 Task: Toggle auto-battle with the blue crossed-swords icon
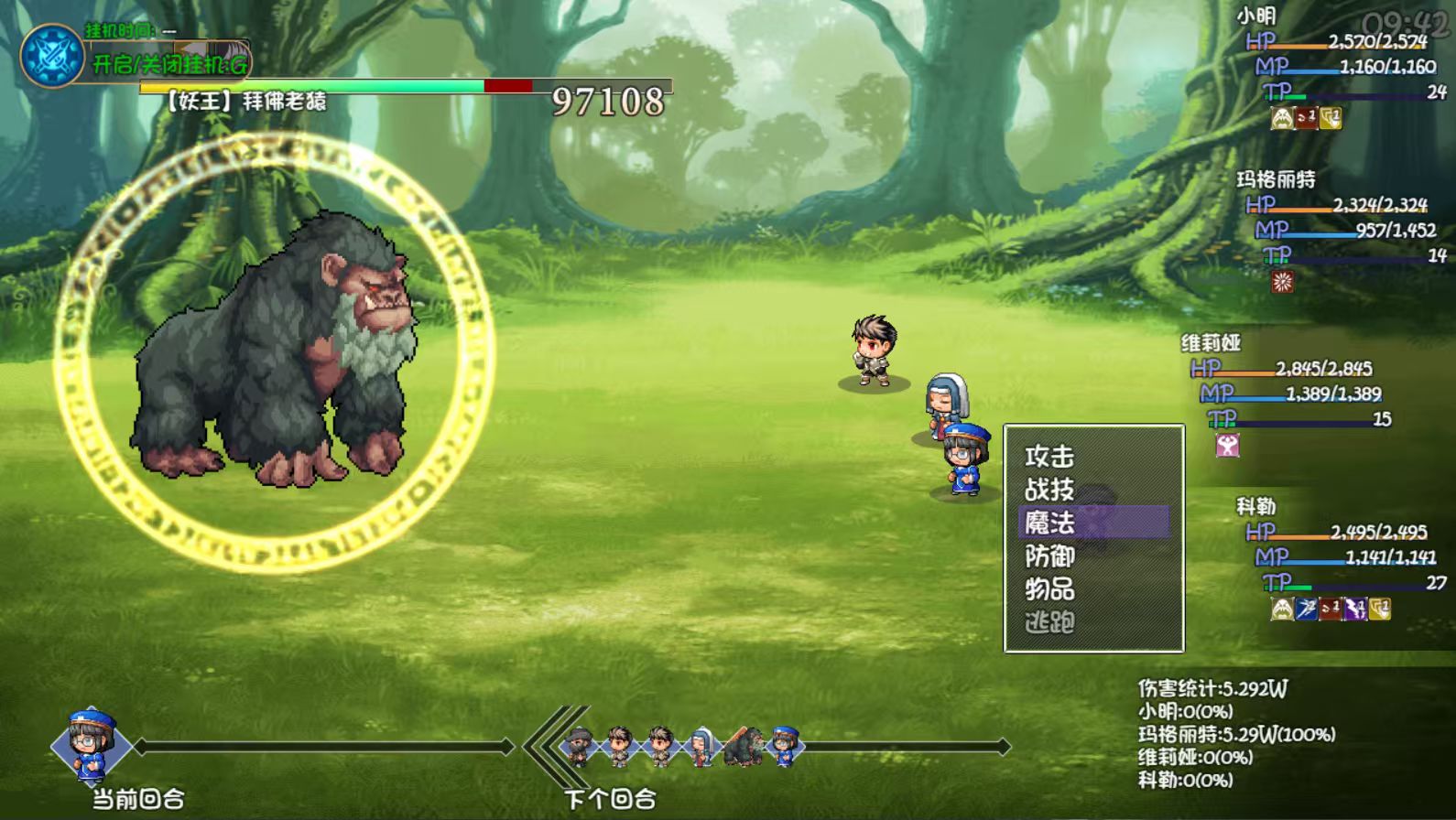(52, 56)
